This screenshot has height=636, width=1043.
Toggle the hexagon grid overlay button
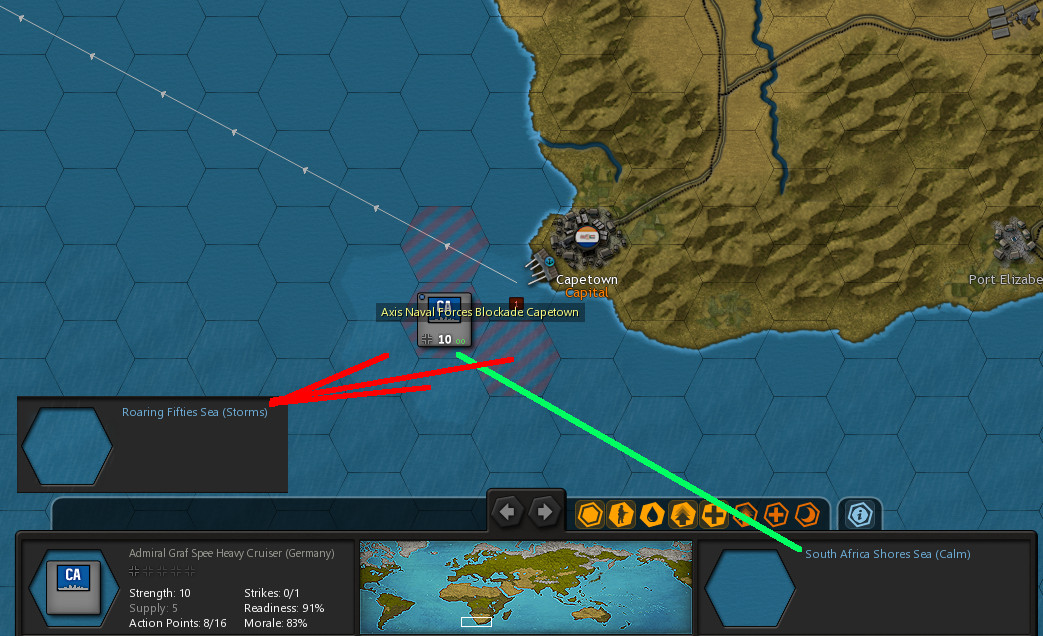[590, 514]
